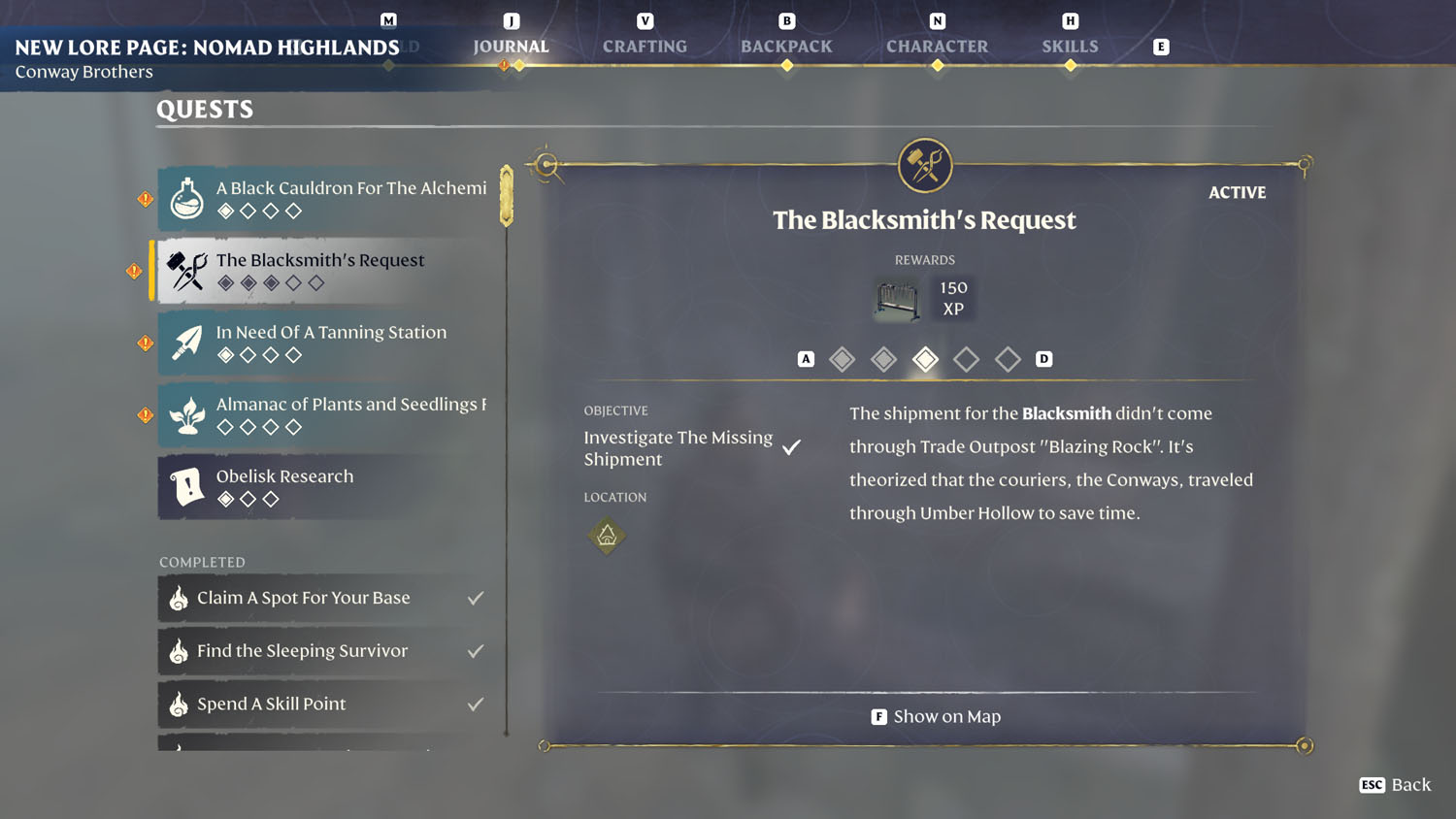Select the fourth hollow quest-step diamond

967,358
